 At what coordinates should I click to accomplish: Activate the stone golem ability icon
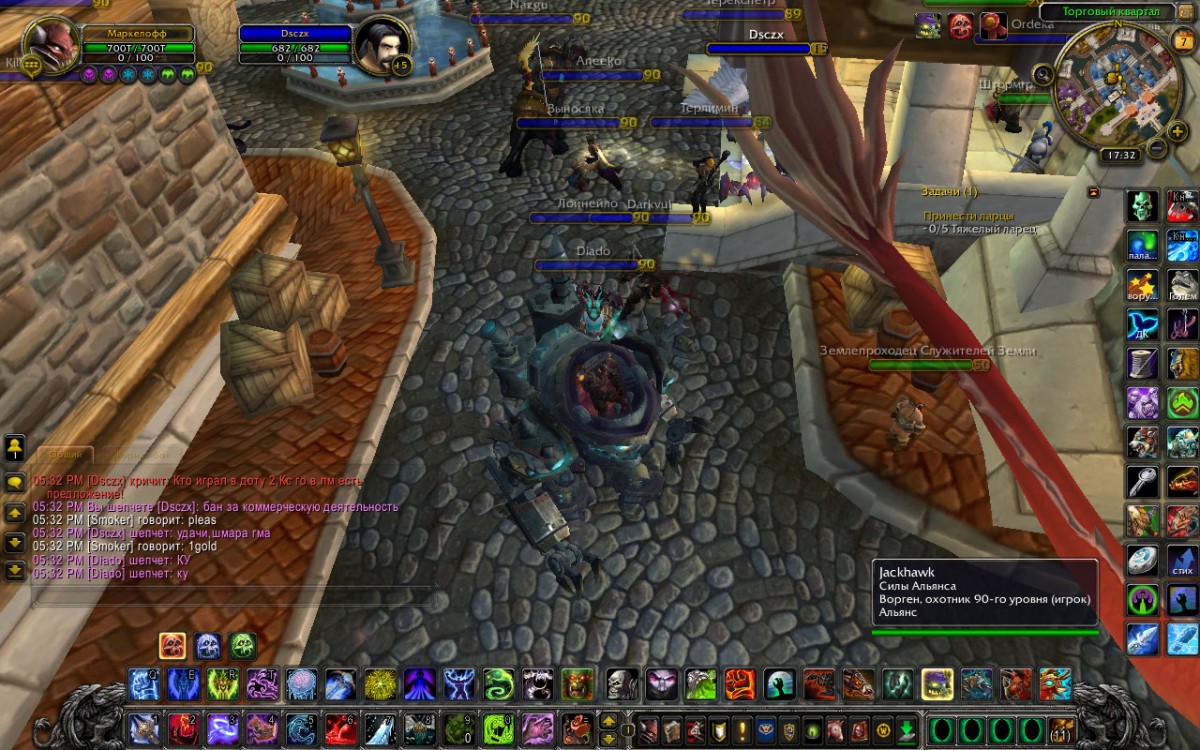[1184, 284]
